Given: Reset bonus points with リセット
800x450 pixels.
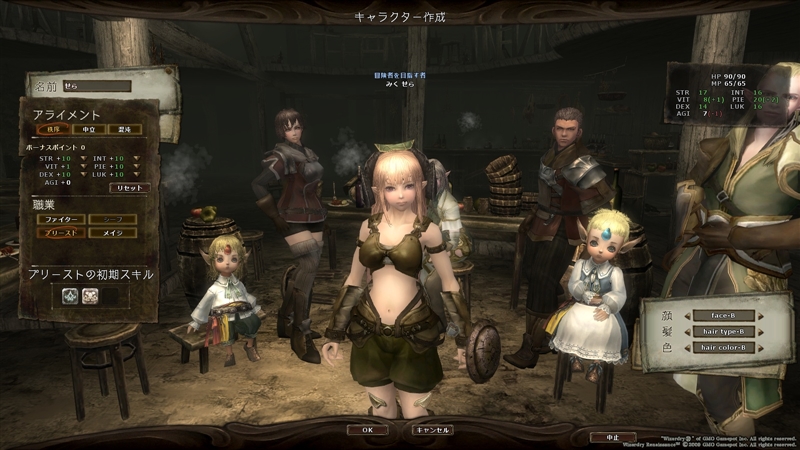Looking at the screenshot, I should click(129, 187).
